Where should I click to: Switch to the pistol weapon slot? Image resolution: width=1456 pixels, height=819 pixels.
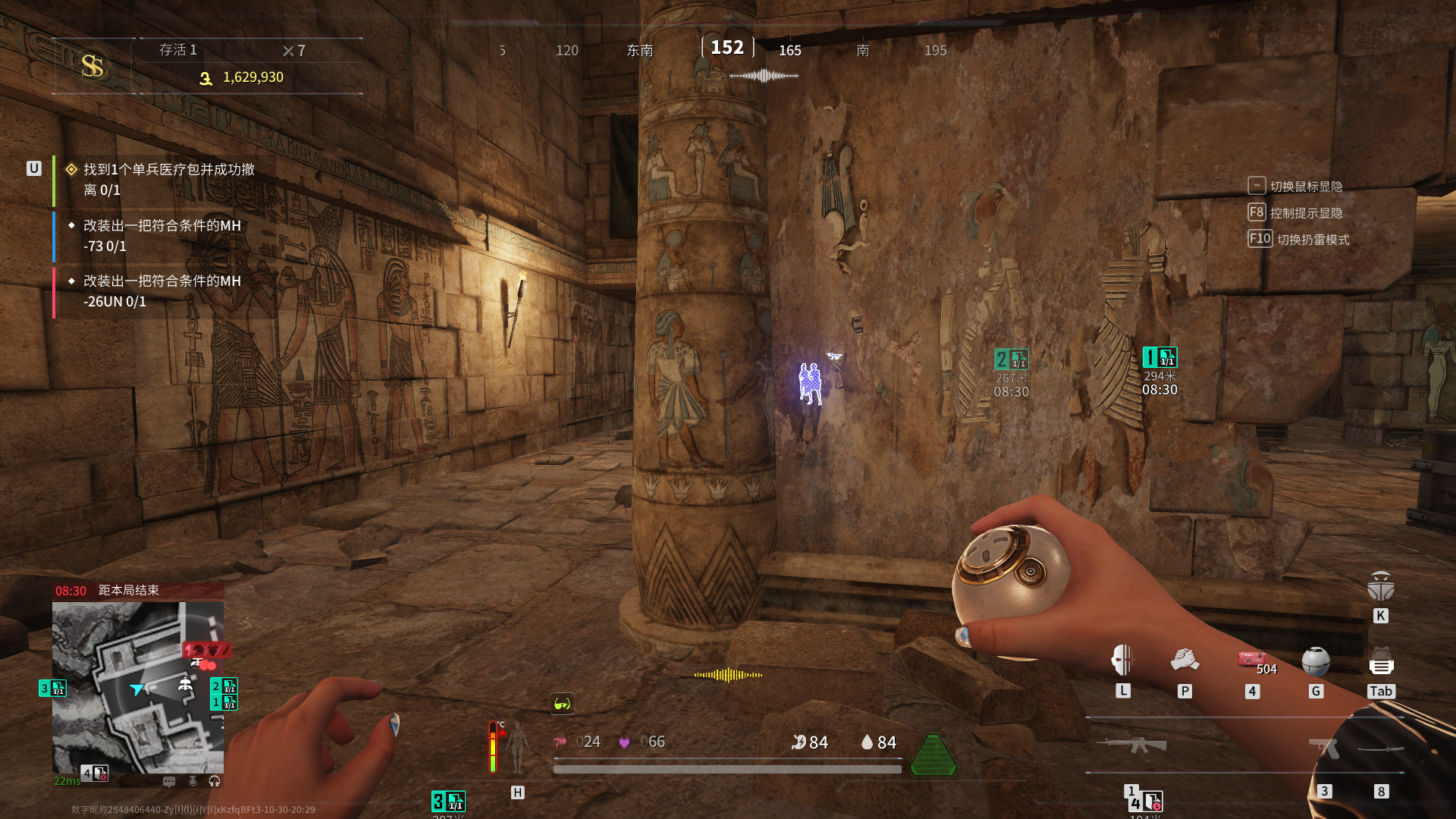point(1323,748)
